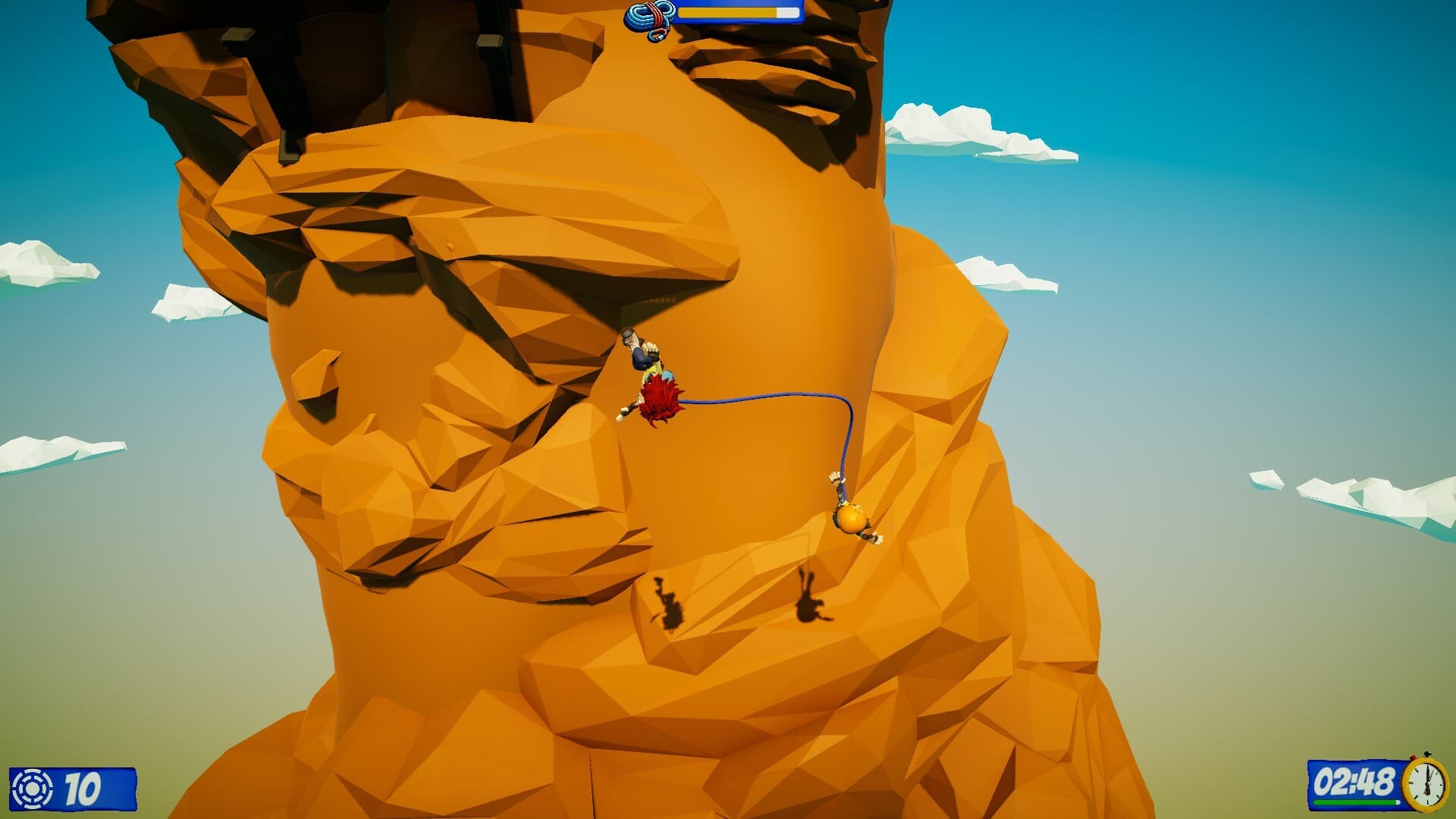Click the red stopwatch button on the timer icon
Viewport: 1456px width, 819px height.
tap(1413, 756)
